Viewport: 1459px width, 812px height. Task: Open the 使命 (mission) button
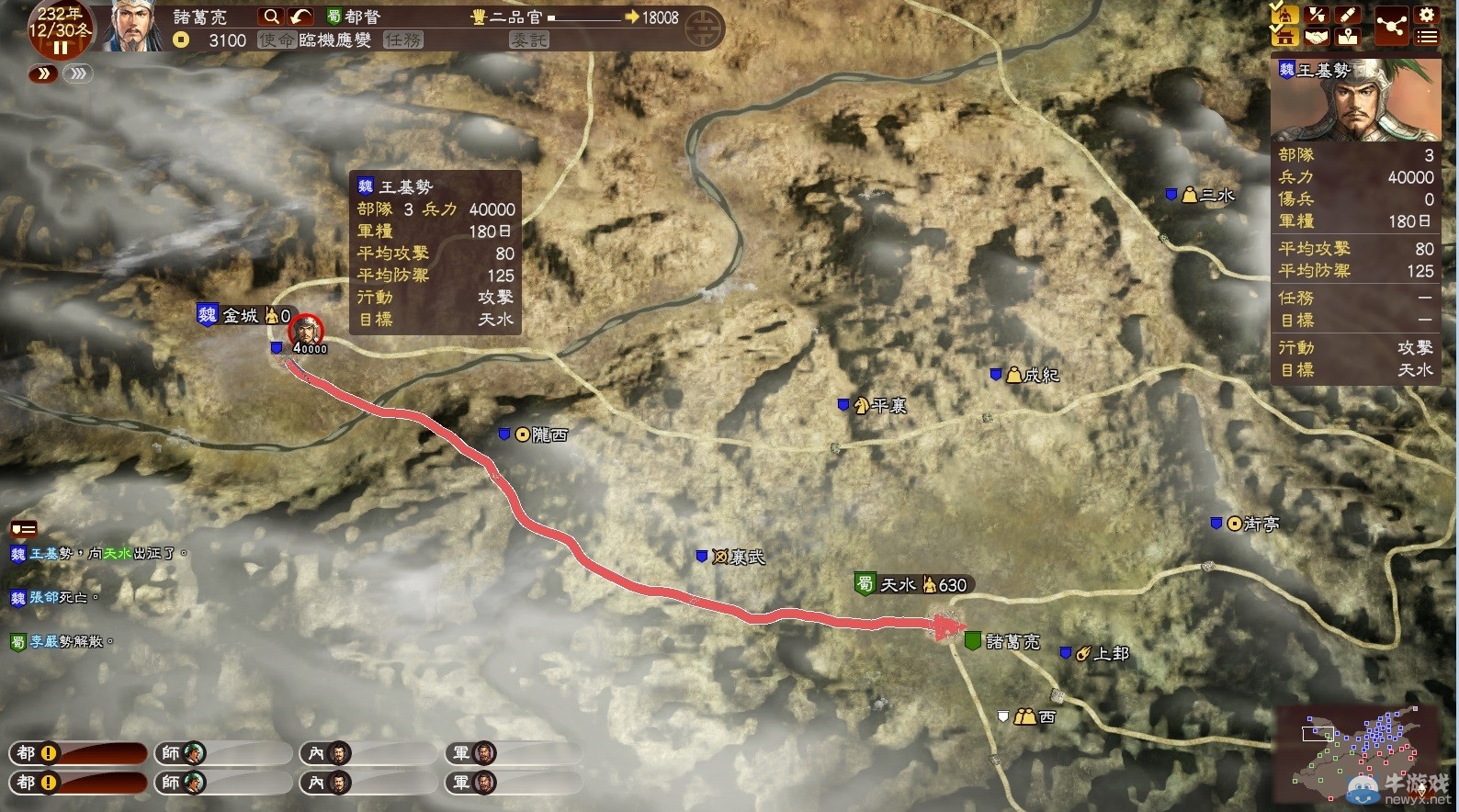(277, 40)
